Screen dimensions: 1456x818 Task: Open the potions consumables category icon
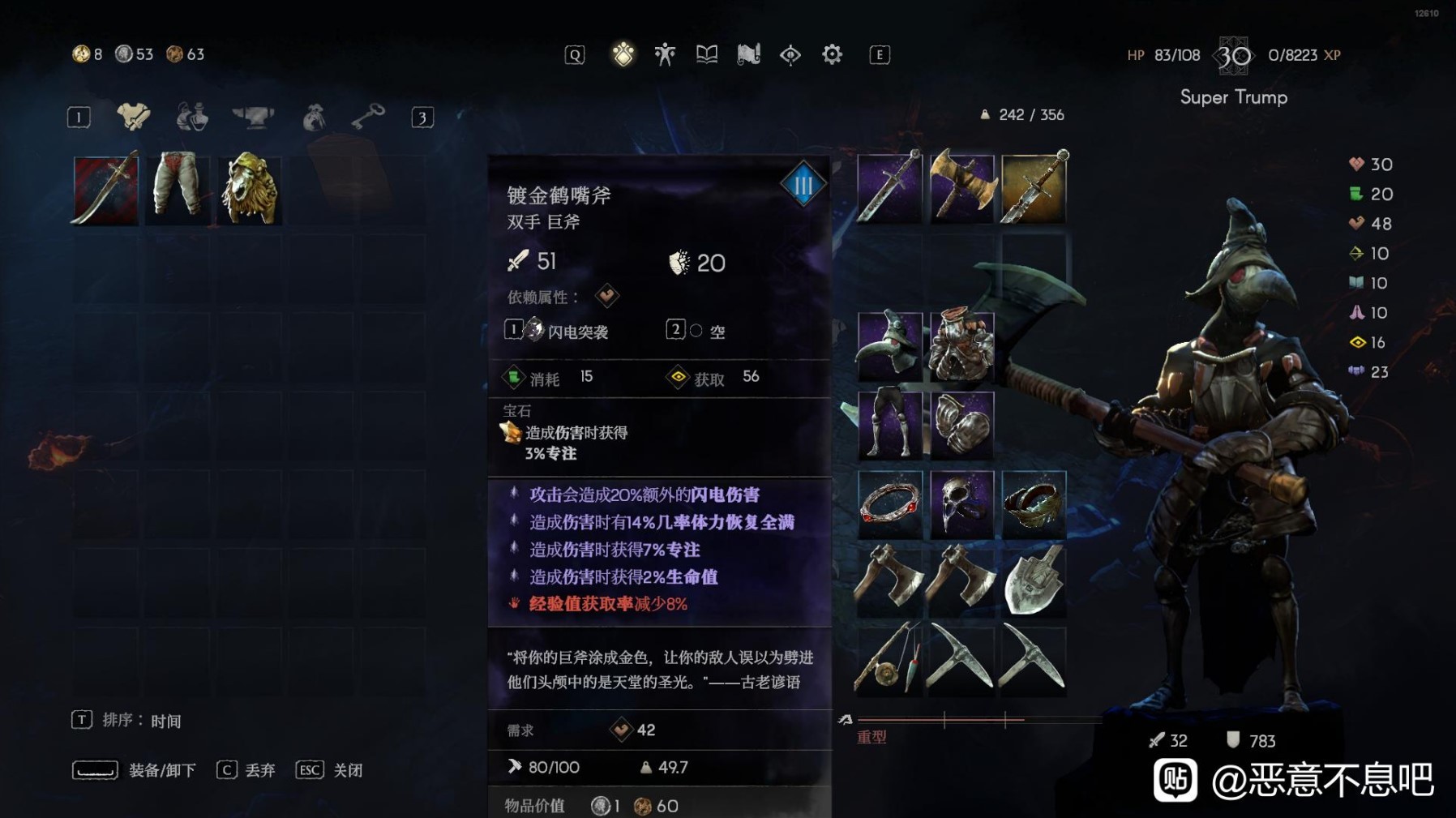(x=191, y=116)
